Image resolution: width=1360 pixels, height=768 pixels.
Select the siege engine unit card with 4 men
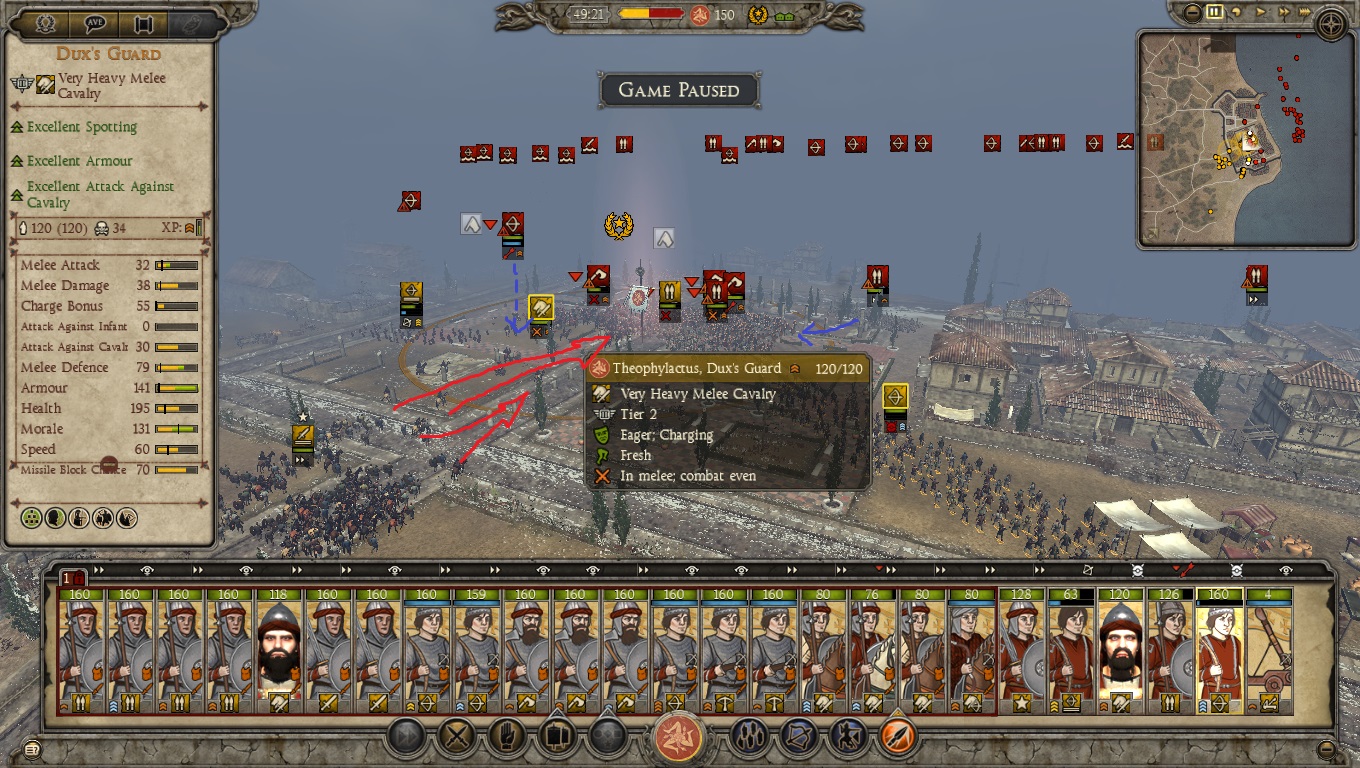[x=1270, y=652]
